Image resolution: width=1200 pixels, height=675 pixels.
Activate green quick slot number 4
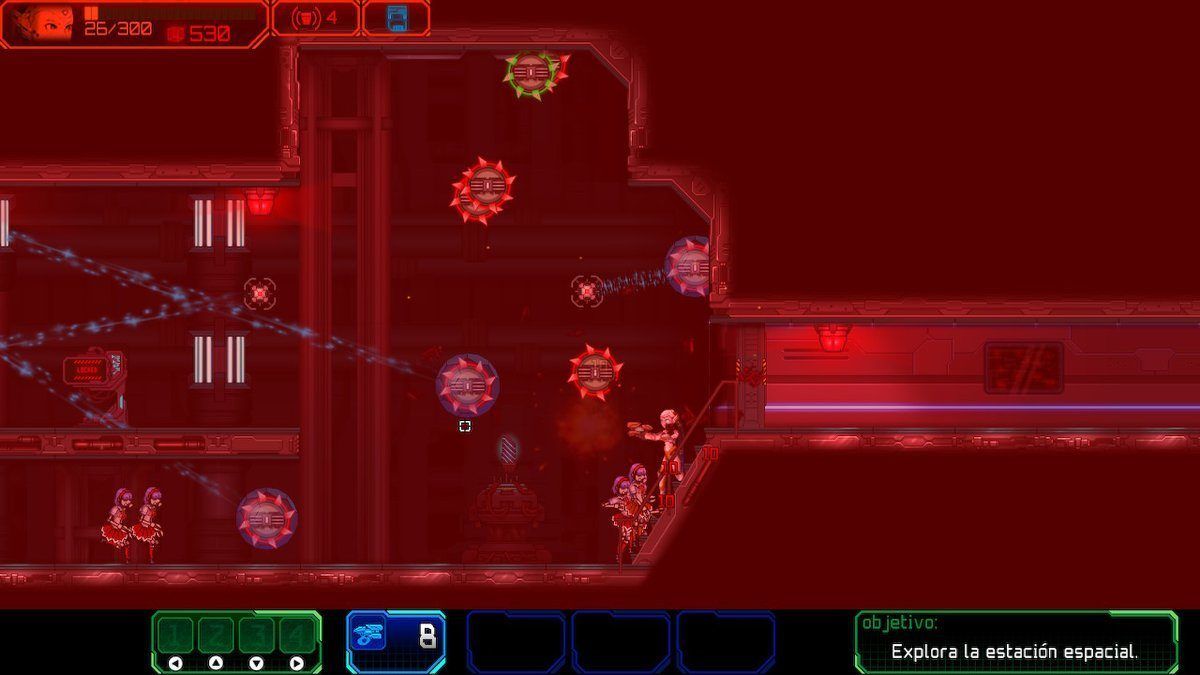point(295,634)
